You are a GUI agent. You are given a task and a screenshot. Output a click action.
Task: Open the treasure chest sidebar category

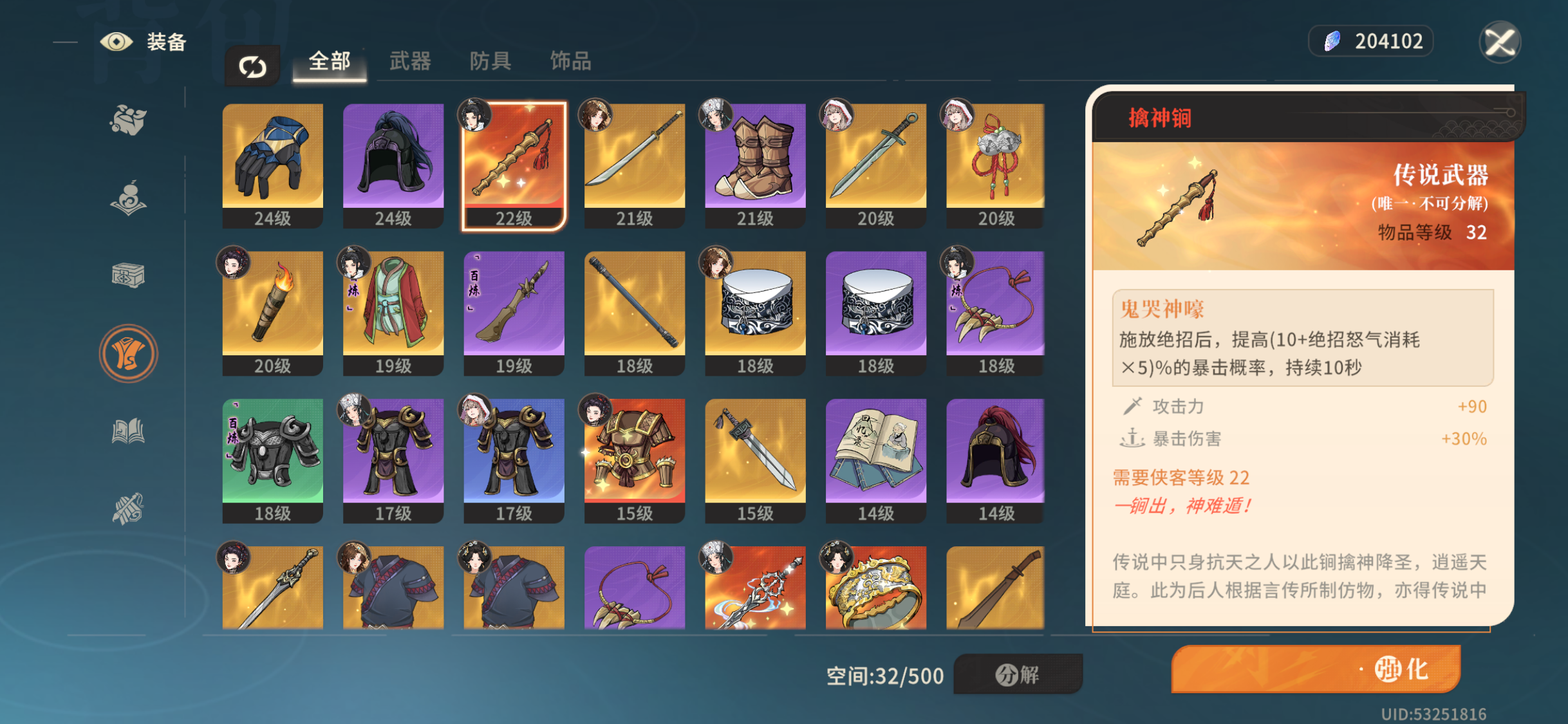[x=128, y=275]
